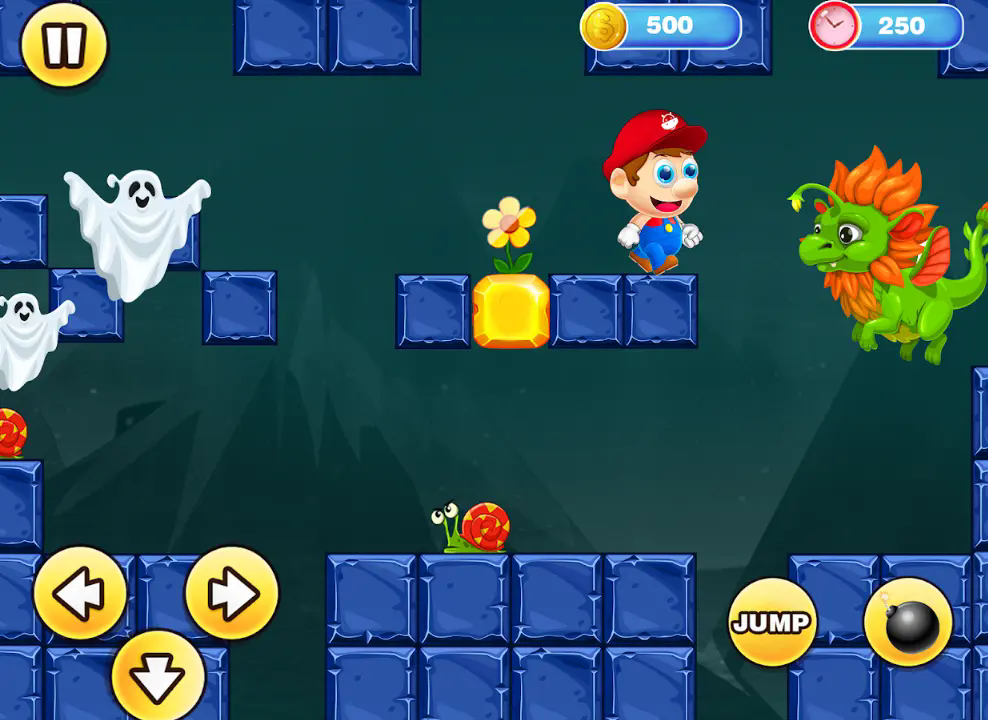Tap the down arrow crouch button

pos(158,677)
